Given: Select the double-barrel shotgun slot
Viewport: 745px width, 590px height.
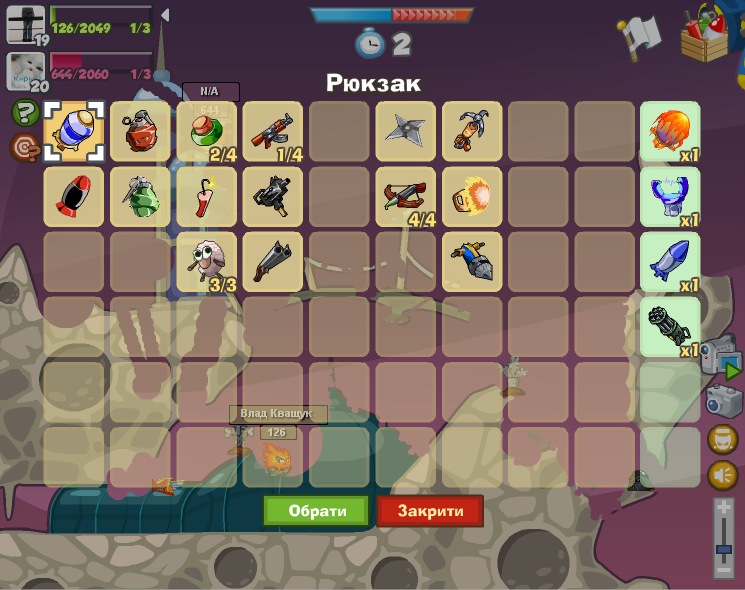Looking at the screenshot, I should tap(272, 262).
